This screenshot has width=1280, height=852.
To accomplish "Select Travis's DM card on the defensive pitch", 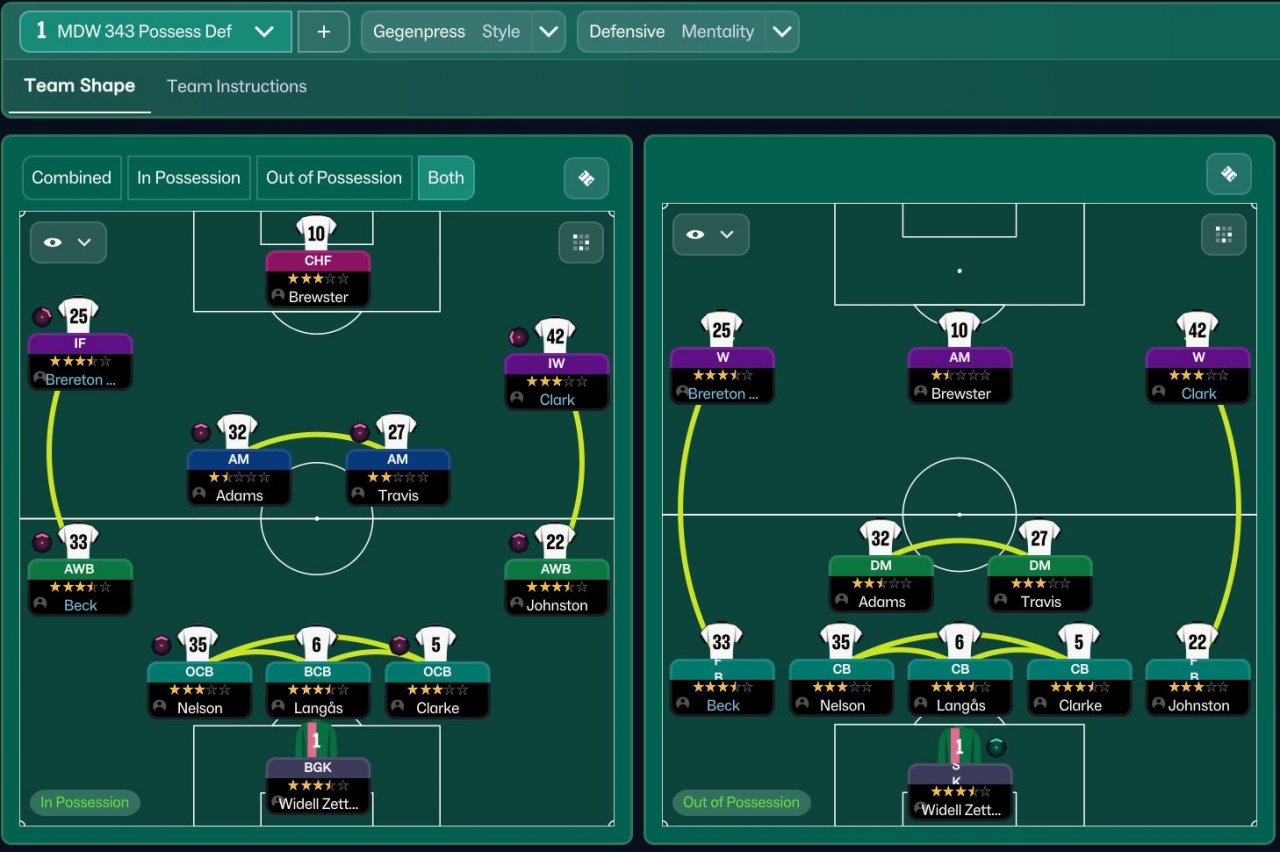I will [x=1039, y=583].
